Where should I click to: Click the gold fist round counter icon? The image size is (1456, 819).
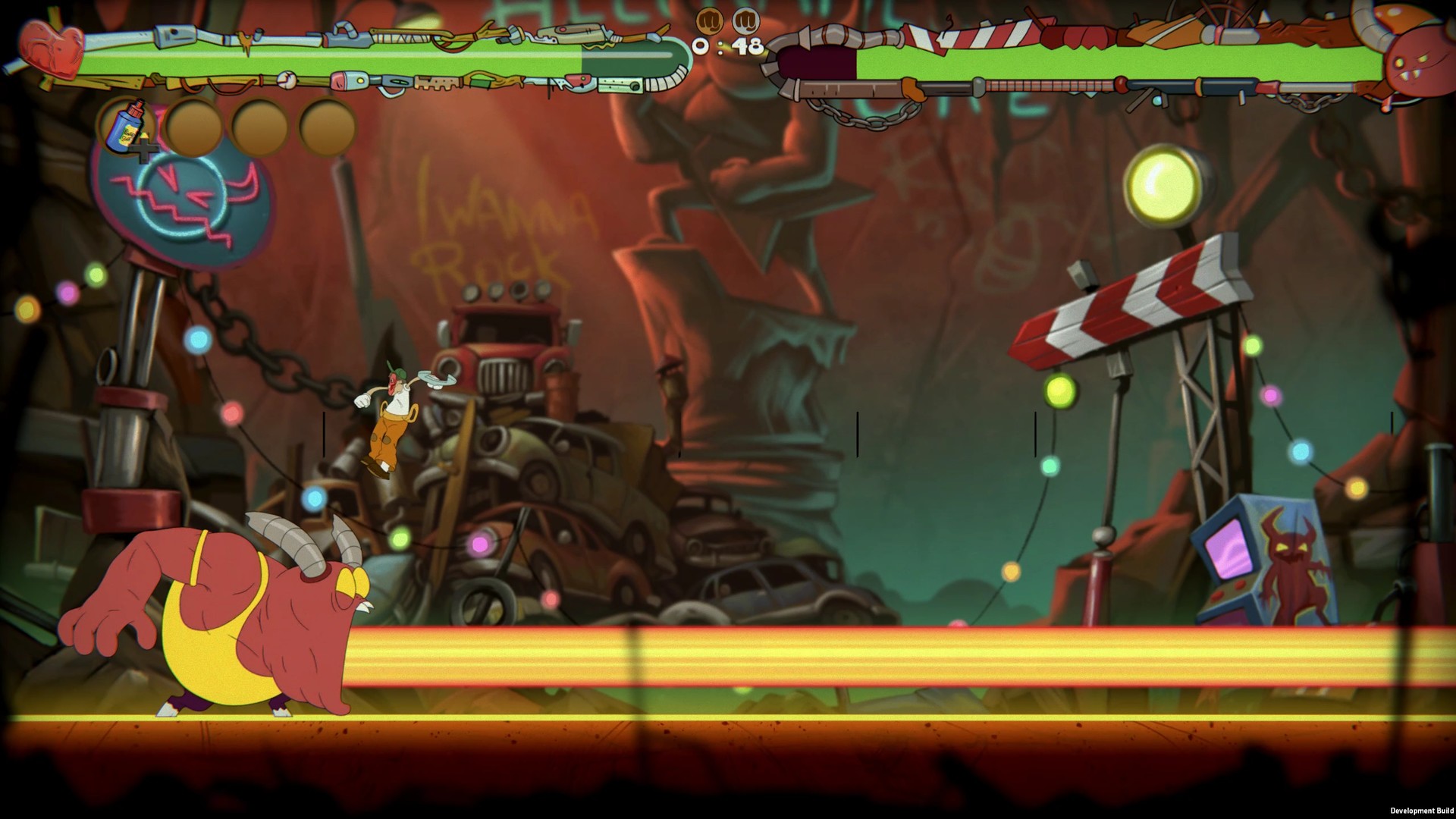[711, 20]
